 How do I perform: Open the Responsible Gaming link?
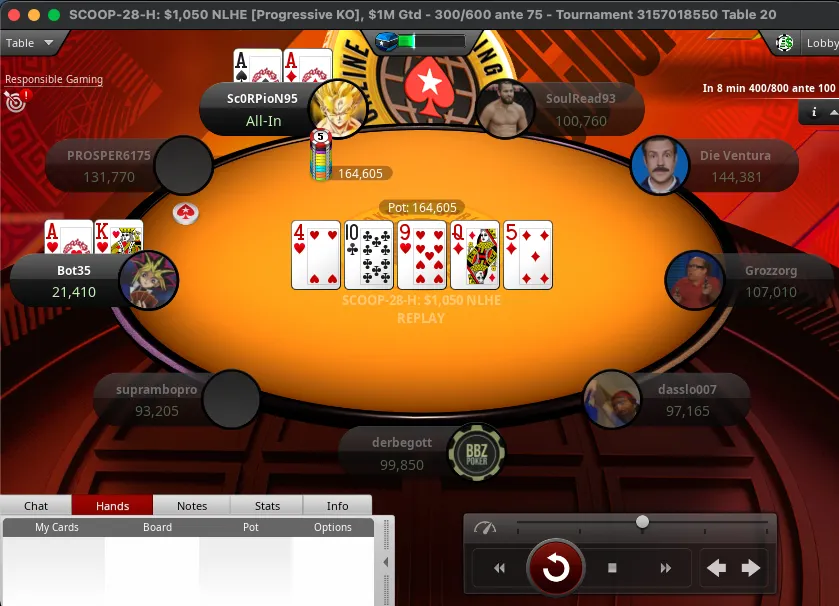pos(54,79)
